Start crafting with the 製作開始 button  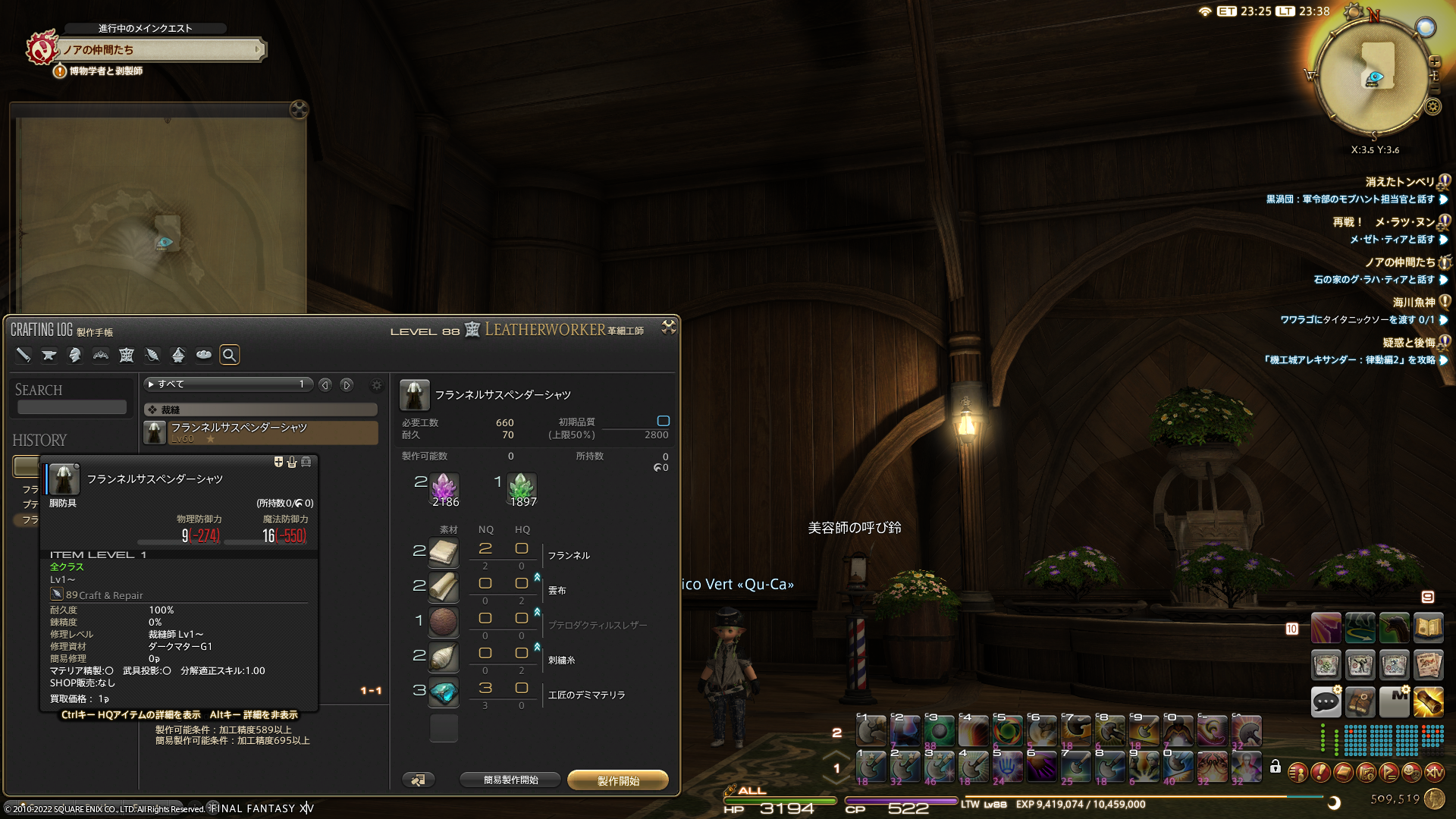click(x=618, y=780)
